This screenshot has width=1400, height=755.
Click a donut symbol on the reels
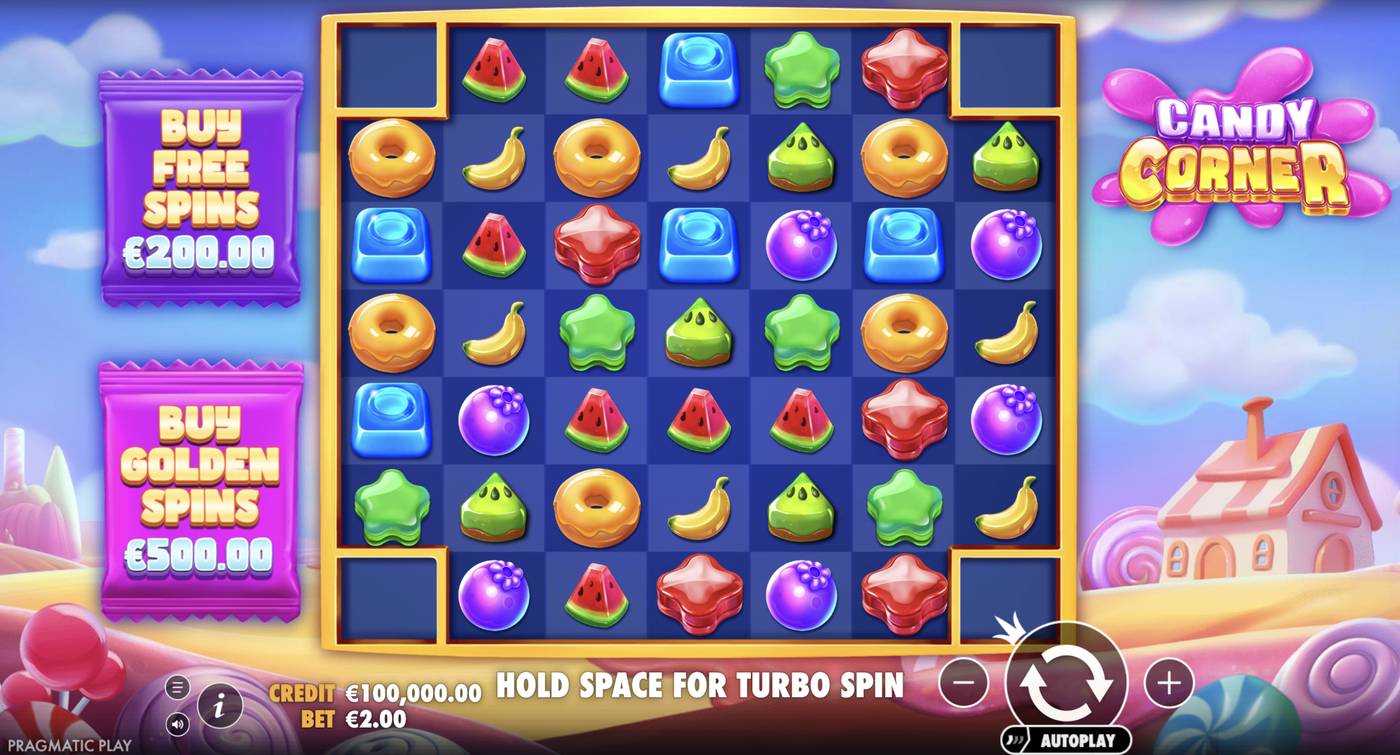(390, 157)
